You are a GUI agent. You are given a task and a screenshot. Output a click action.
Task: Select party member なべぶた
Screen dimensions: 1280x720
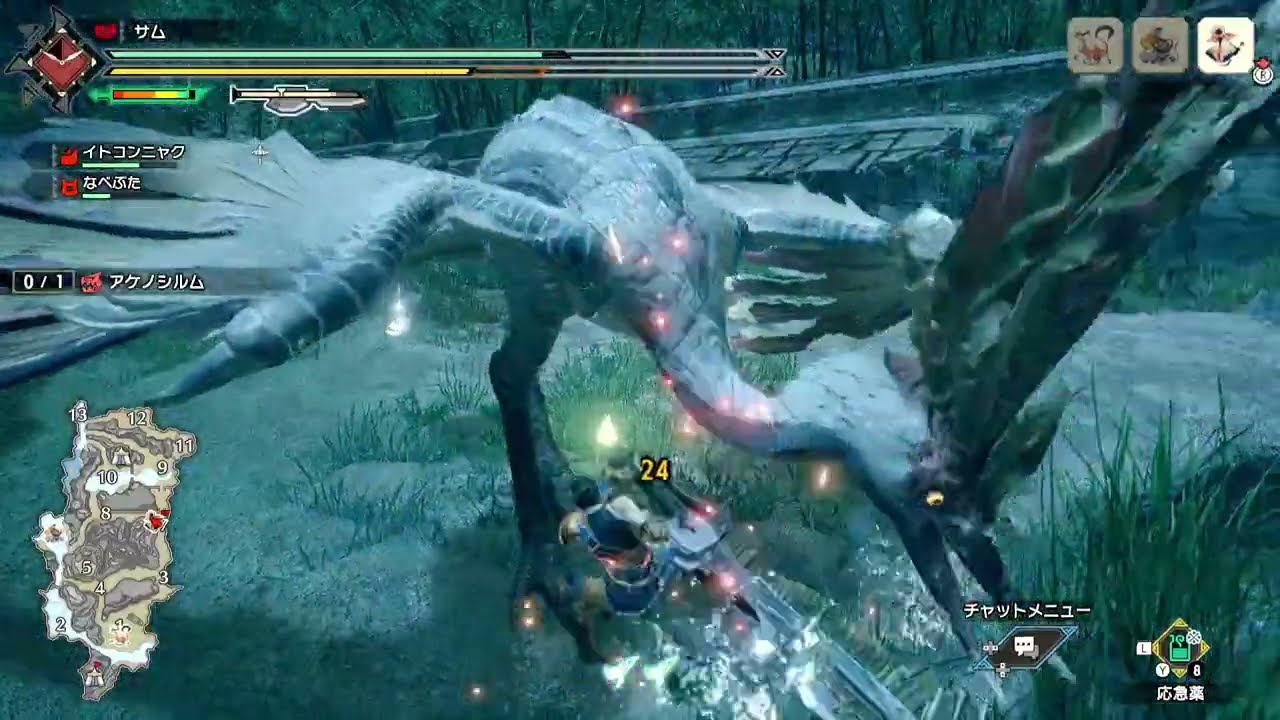click(x=113, y=184)
